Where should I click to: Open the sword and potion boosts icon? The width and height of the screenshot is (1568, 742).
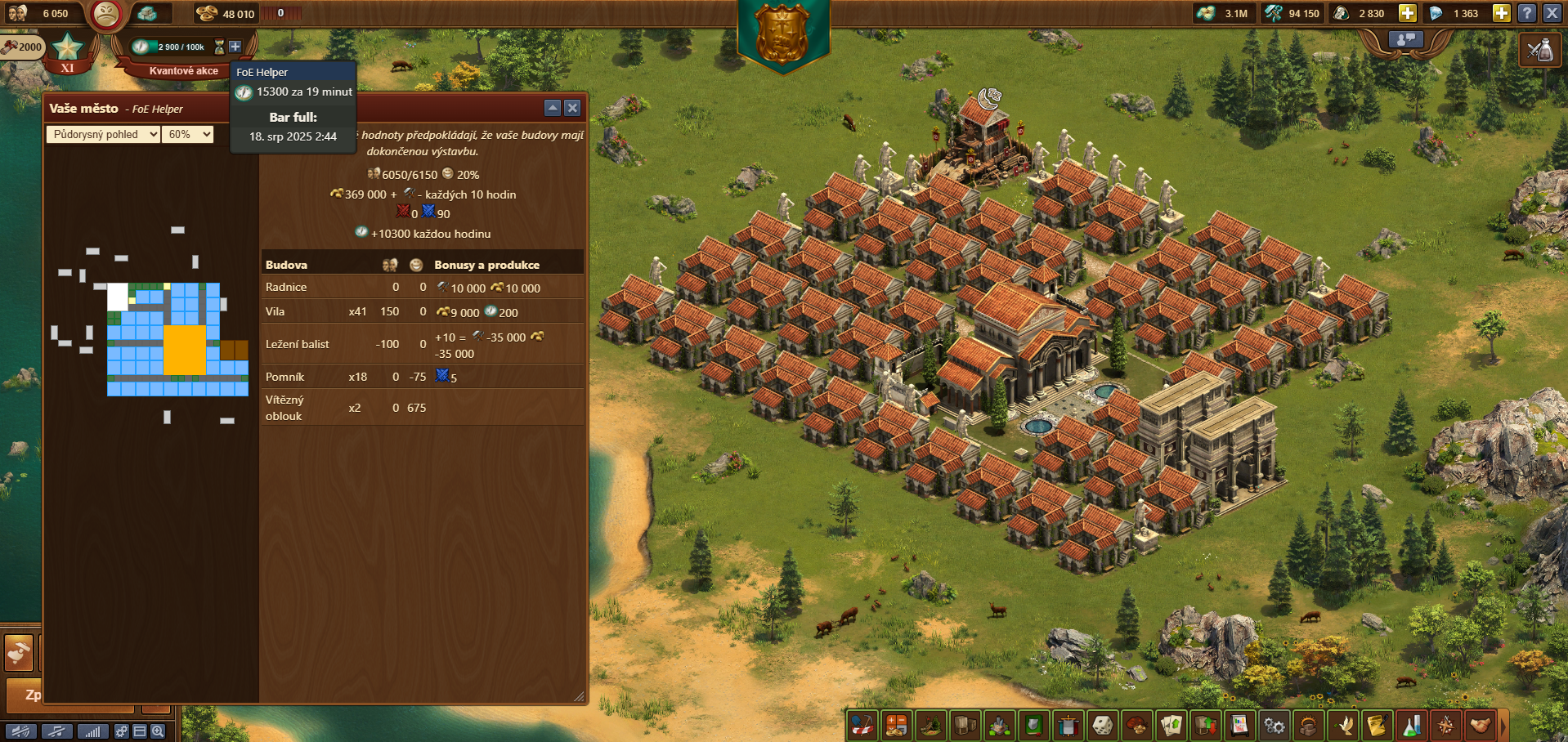coord(1540,51)
